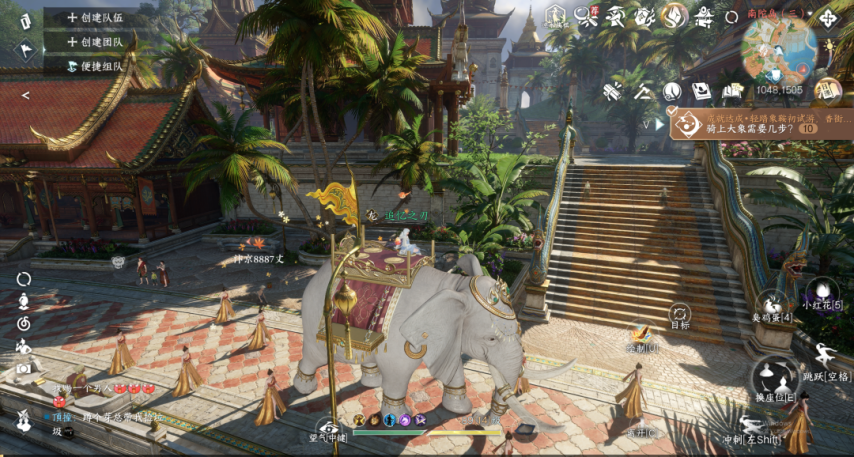The height and width of the screenshot is (457, 854).
Task: Open the camera screenshot icon on left
Action: (24, 368)
